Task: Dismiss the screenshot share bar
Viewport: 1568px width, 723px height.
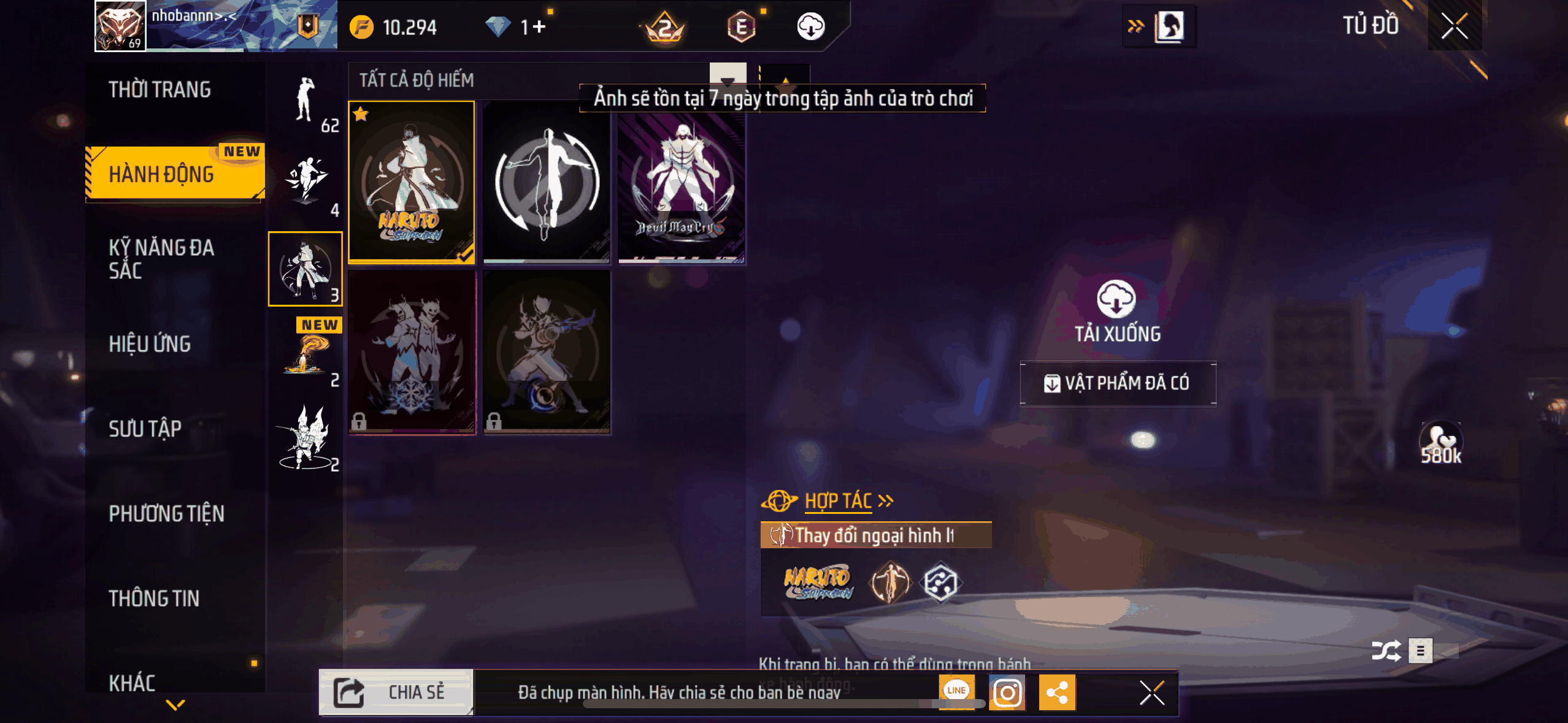Action: (1151, 693)
